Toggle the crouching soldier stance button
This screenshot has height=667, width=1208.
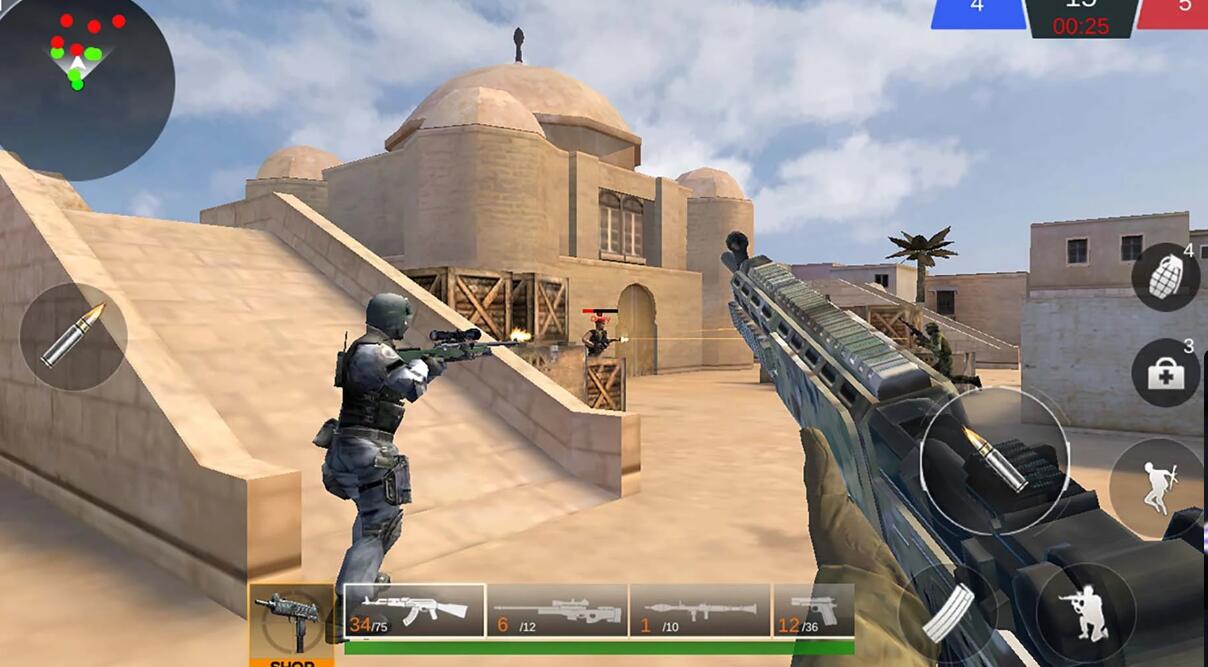pyautogui.click(x=1085, y=612)
